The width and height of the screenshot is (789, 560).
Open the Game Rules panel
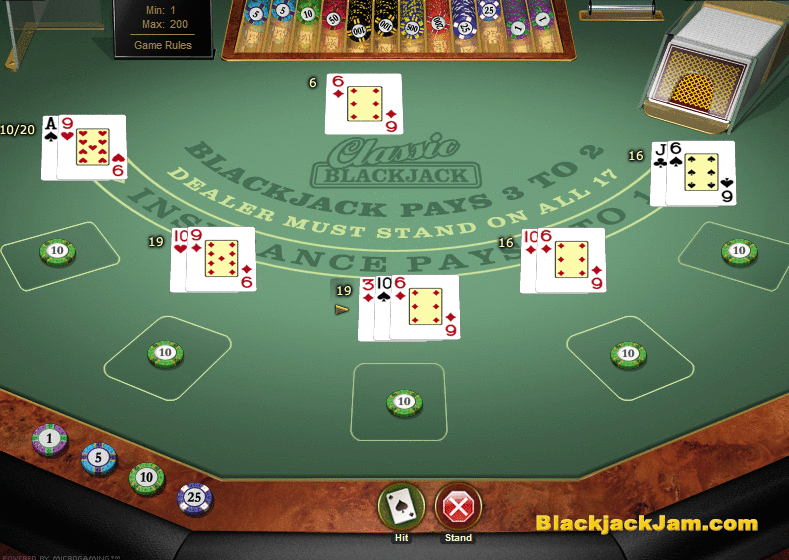[163, 45]
